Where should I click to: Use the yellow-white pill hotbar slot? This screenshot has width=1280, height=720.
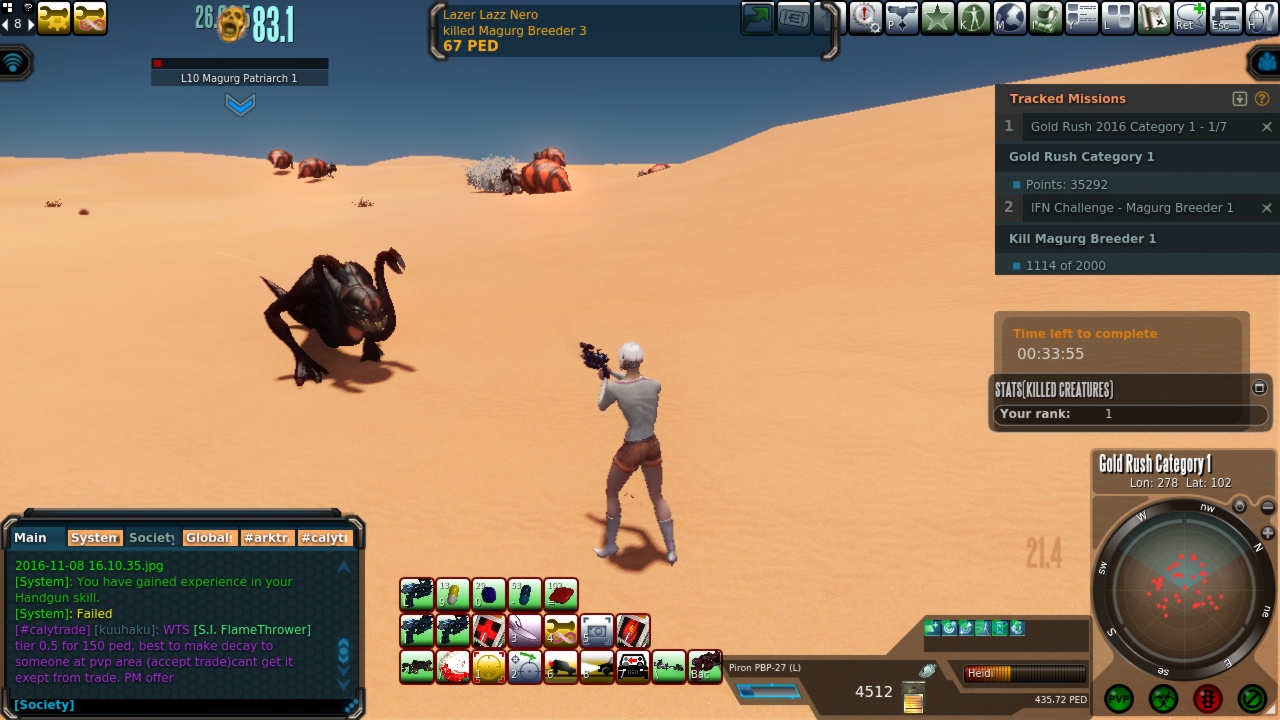(453, 595)
